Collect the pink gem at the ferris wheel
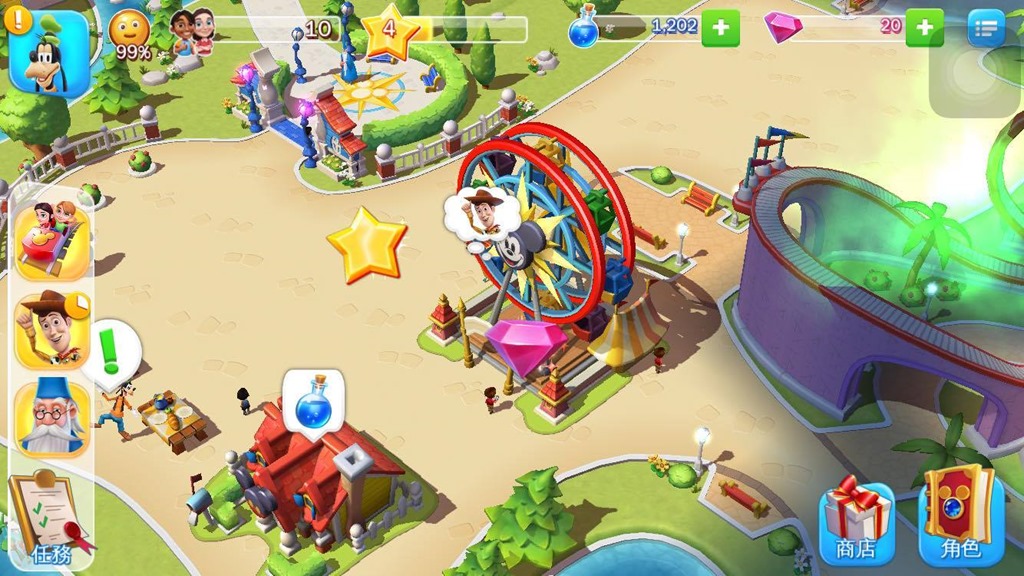The image size is (1024, 576). point(527,345)
